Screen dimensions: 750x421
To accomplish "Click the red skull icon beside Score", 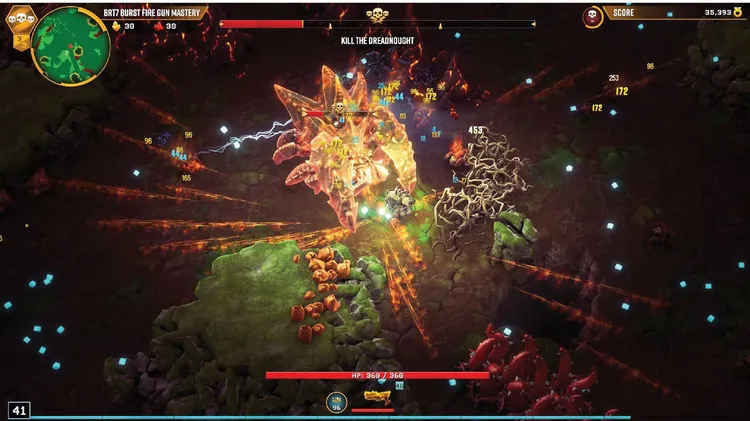I will pyautogui.click(x=593, y=16).
